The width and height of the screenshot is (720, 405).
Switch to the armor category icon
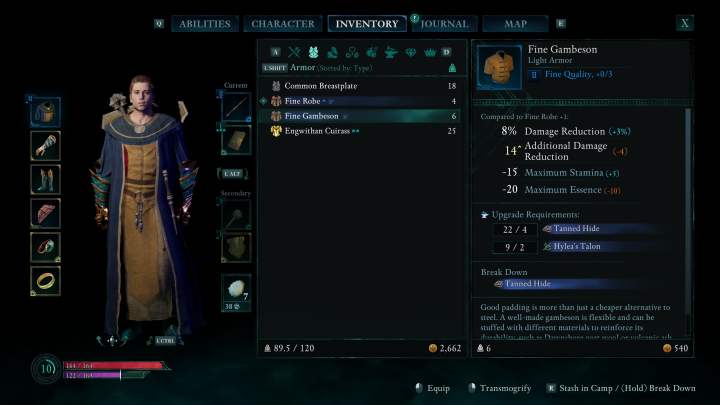coord(313,52)
